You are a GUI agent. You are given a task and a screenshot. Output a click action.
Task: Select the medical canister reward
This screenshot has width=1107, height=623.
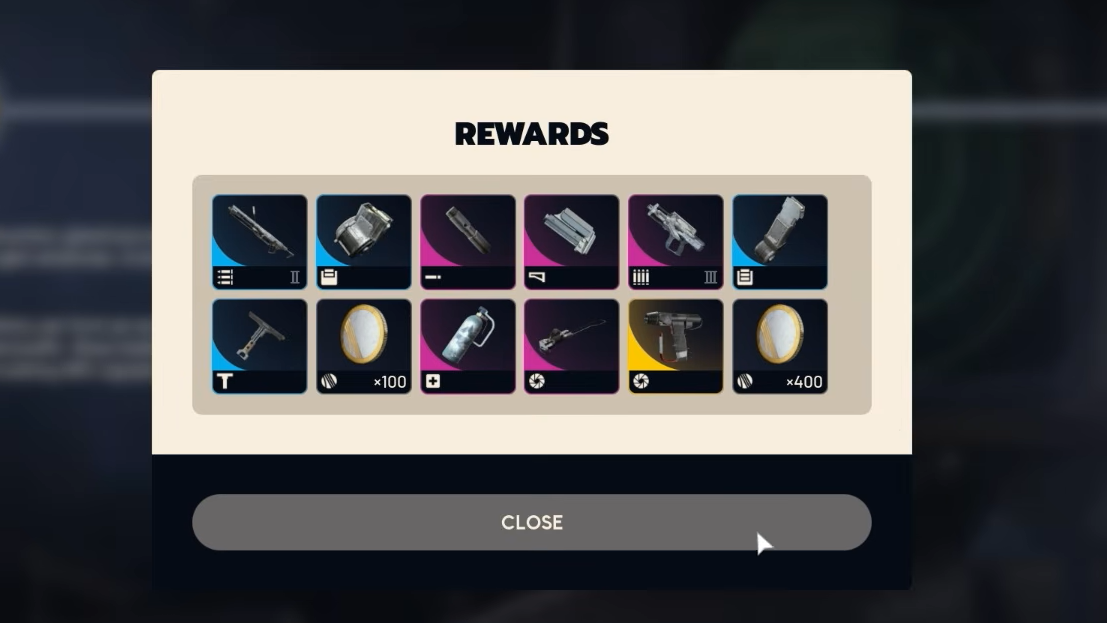(468, 346)
